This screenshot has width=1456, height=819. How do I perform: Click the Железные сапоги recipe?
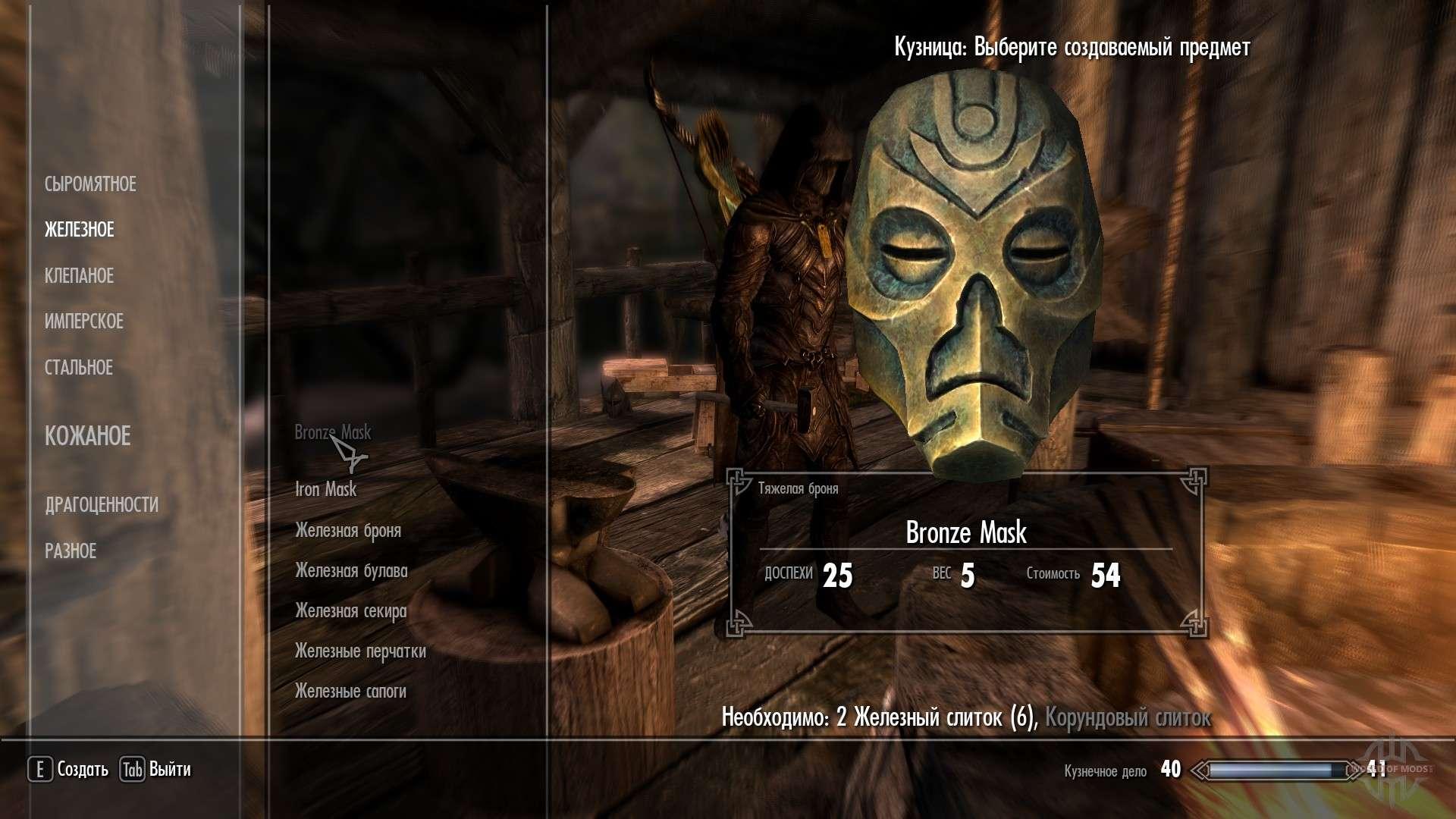tap(350, 692)
